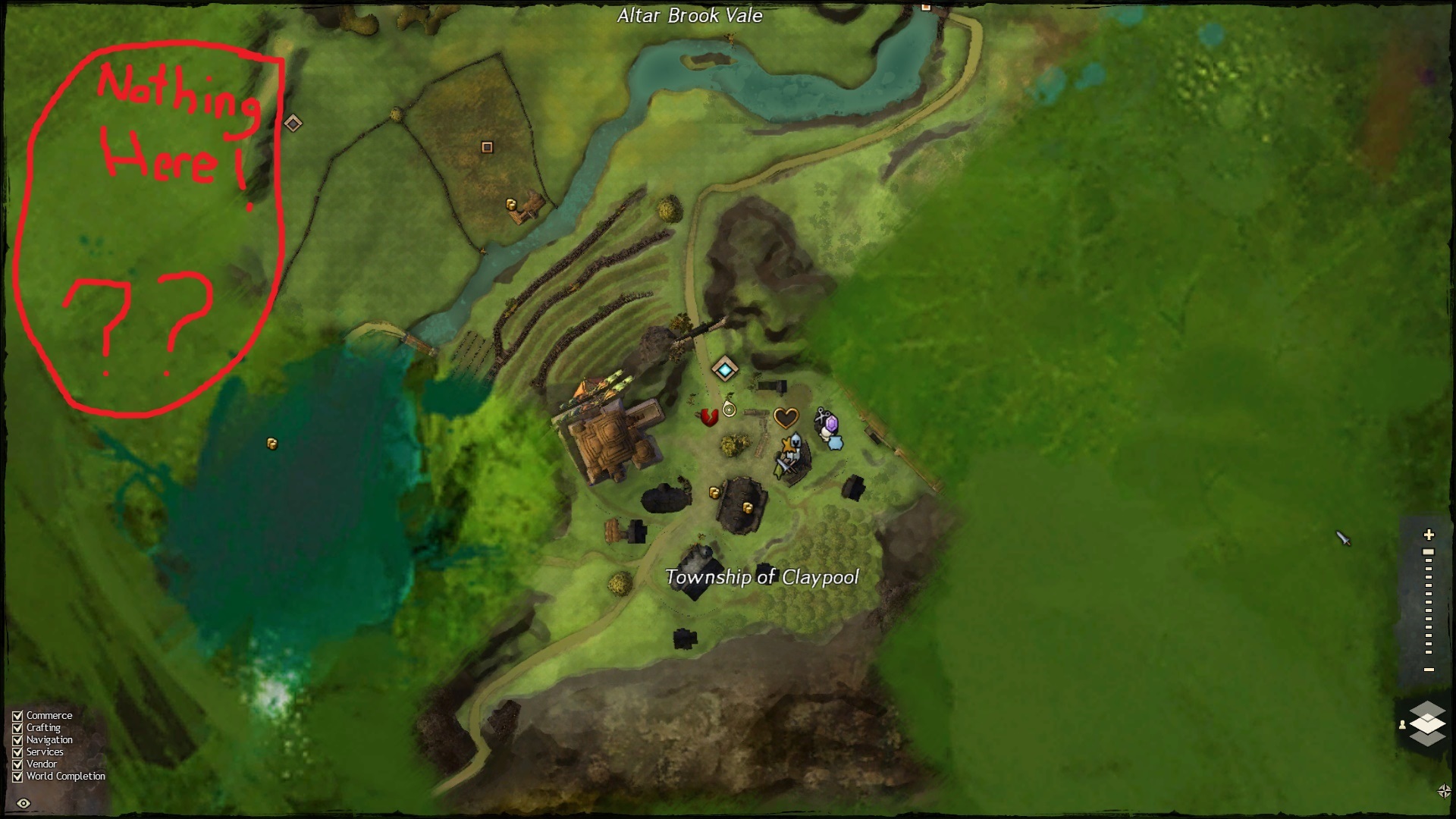
Task: Click the compass rose icon in corner
Action: point(1444,791)
